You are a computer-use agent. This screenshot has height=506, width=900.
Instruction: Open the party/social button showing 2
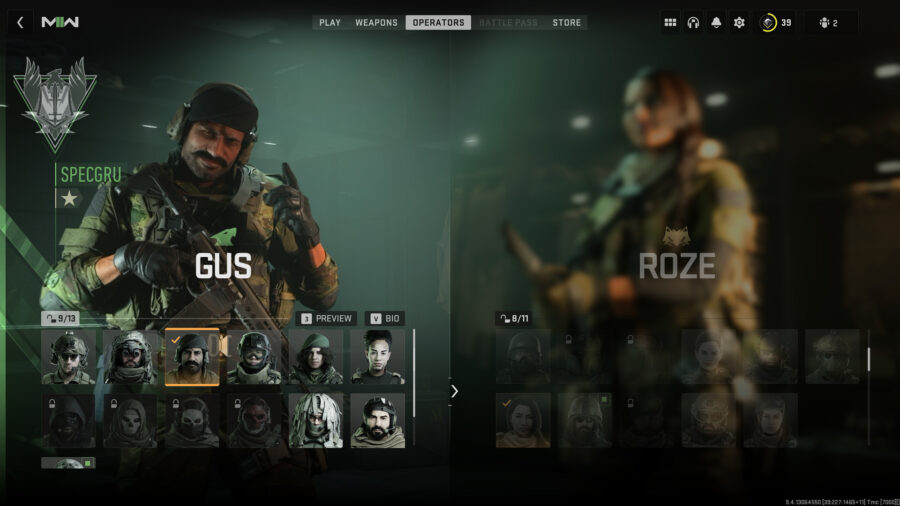coord(830,22)
